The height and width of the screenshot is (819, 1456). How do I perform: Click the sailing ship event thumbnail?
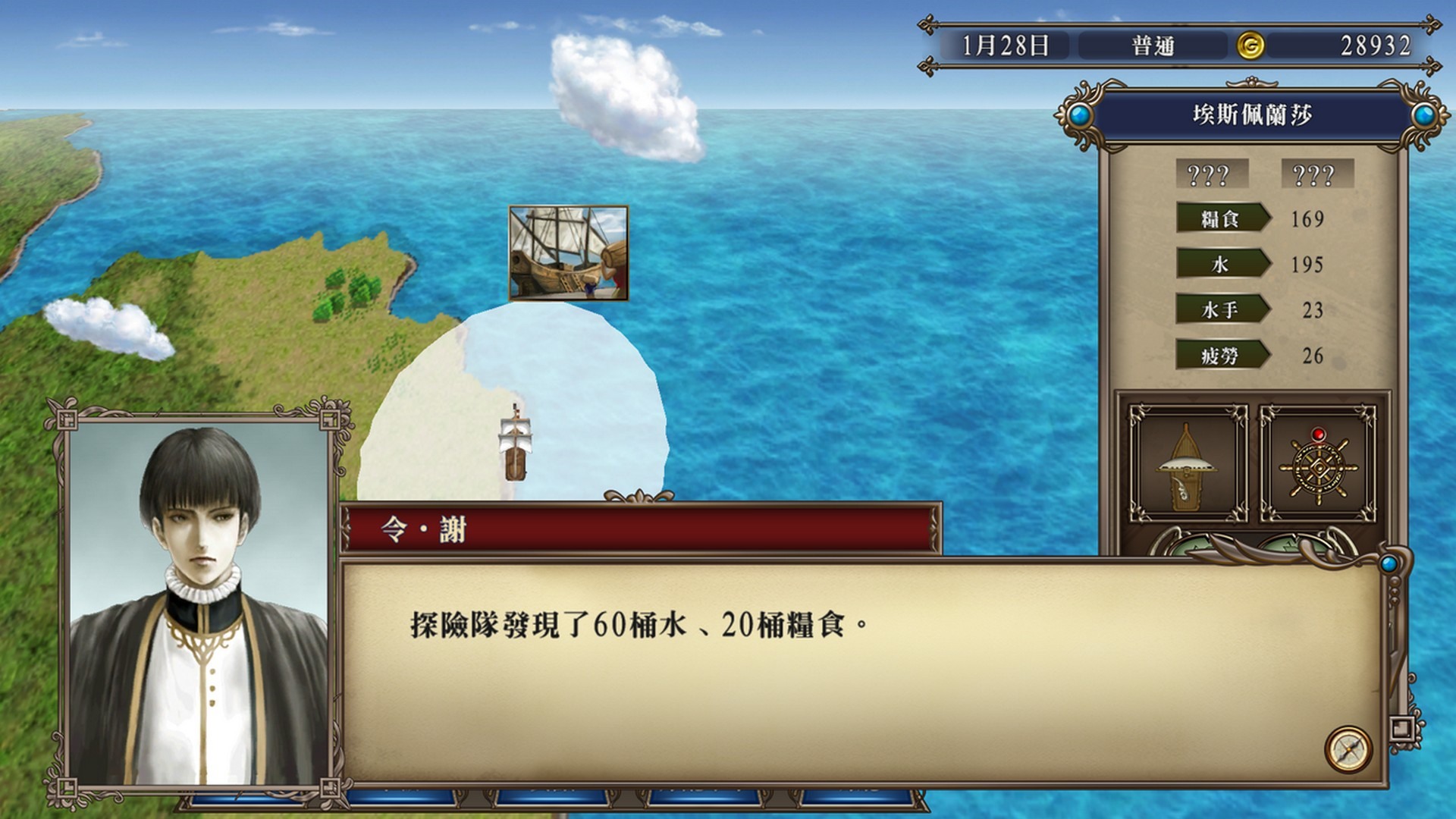coord(569,253)
